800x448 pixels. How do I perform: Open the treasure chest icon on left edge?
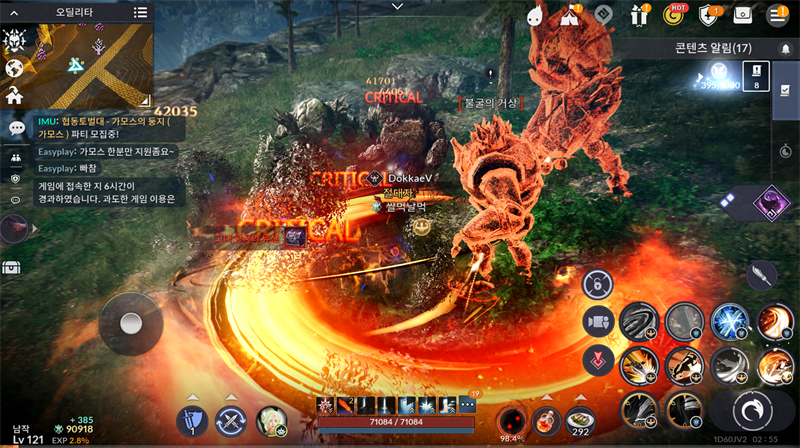coord(12,267)
